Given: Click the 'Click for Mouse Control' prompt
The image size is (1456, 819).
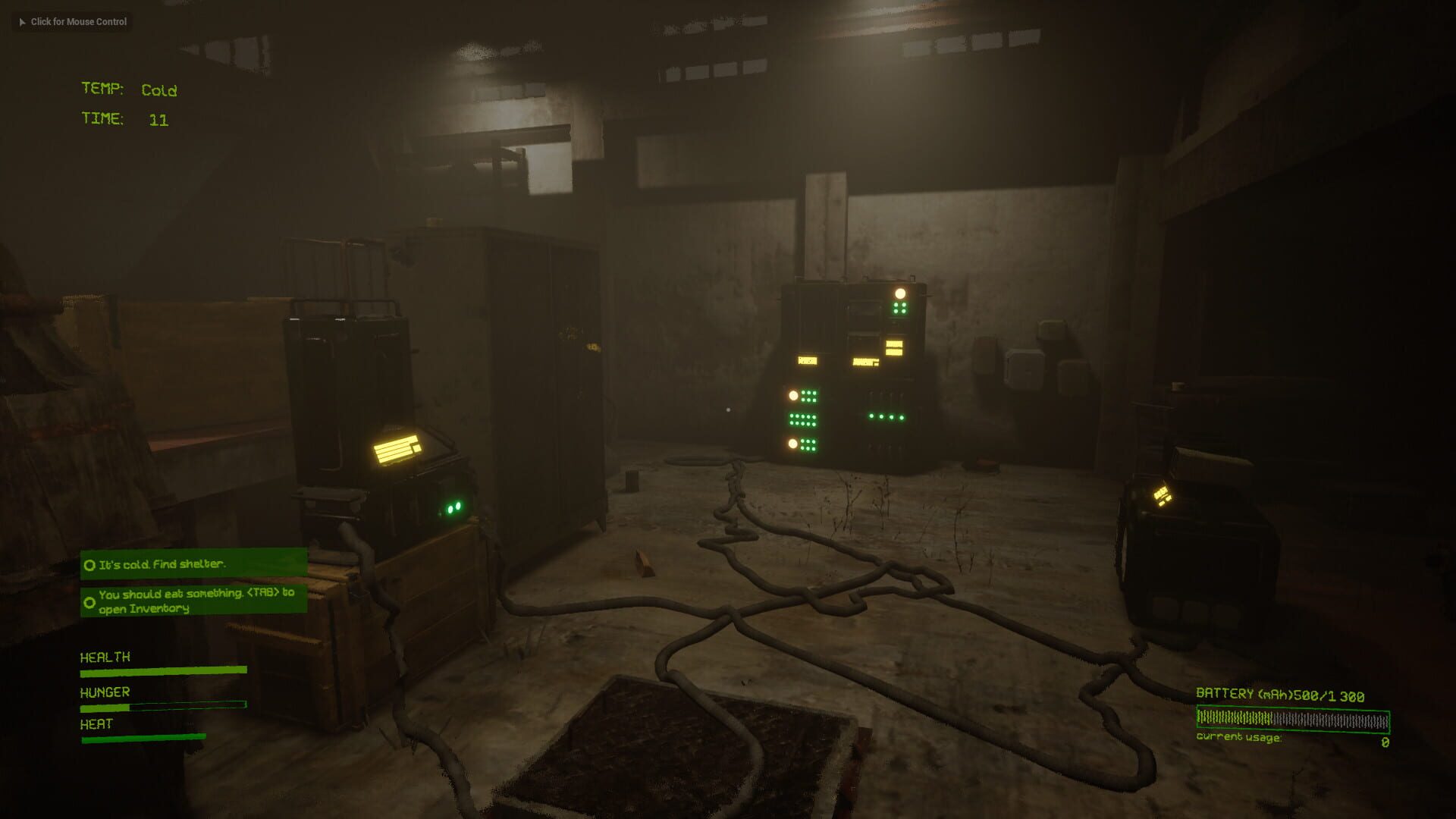Looking at the screenshot, I should coord(73,22).
